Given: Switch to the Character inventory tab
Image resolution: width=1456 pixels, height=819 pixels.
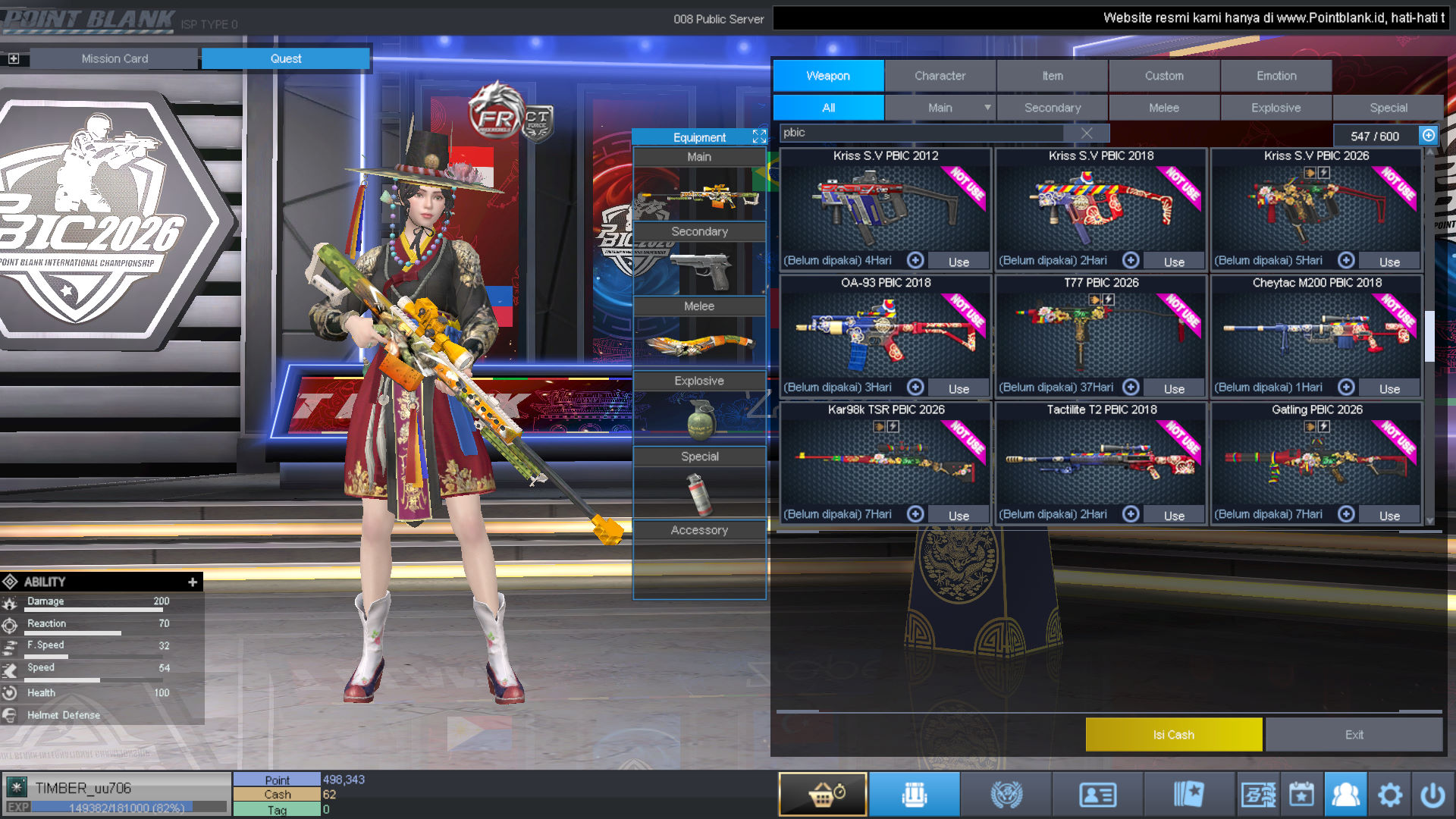Looking at the screenshot, I should [940, 76].
